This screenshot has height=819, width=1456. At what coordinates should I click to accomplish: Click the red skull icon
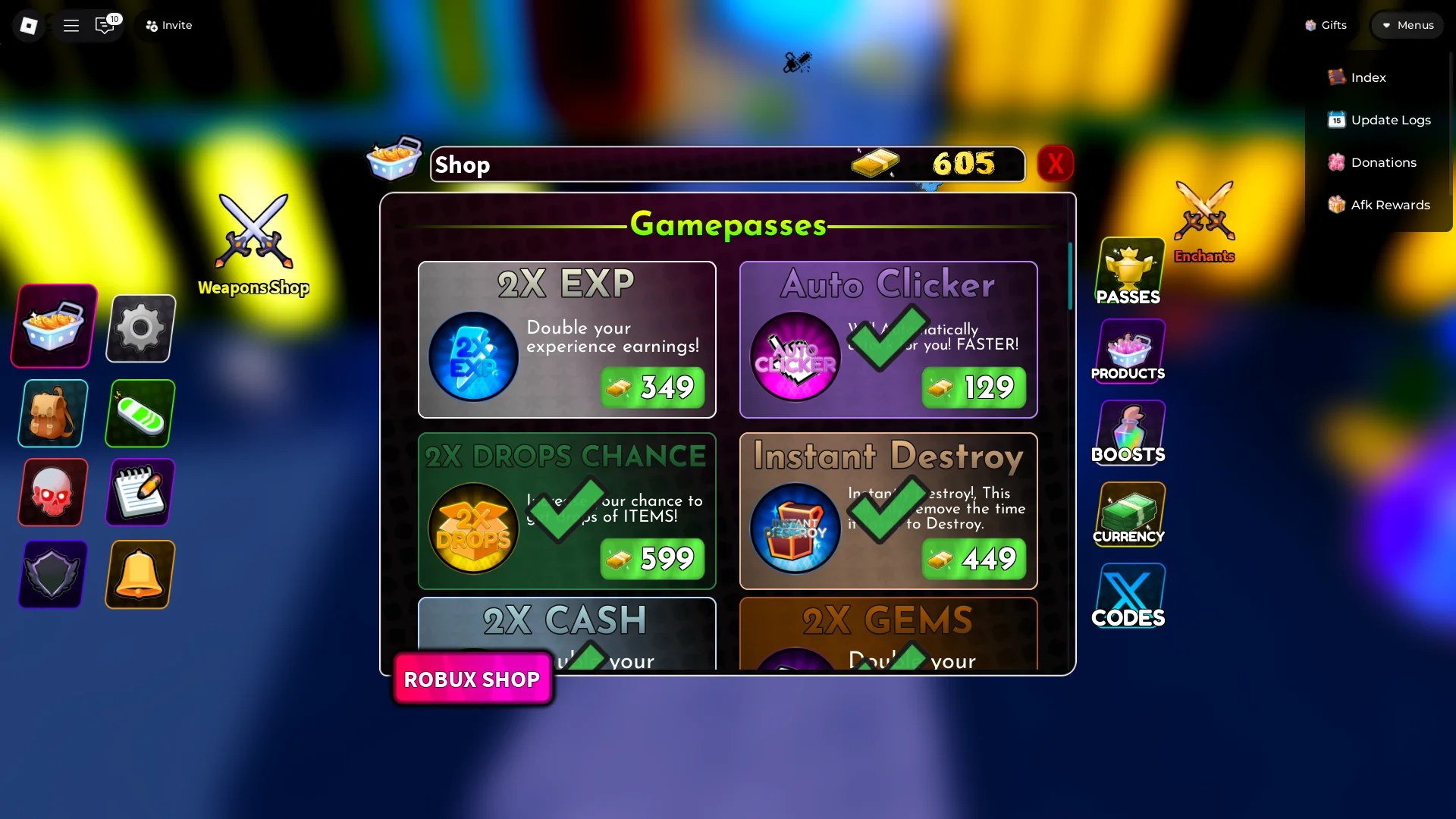click(51, 492)
